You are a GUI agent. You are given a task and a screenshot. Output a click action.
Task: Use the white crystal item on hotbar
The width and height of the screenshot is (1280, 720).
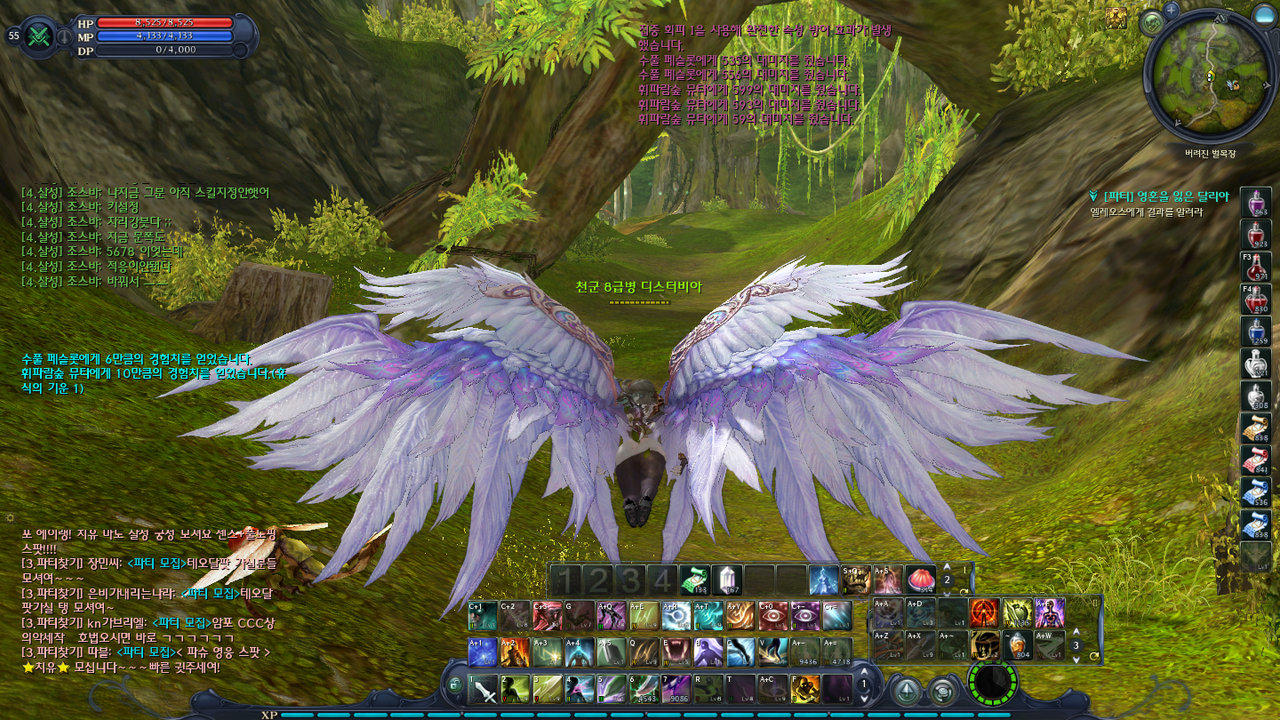726,580
